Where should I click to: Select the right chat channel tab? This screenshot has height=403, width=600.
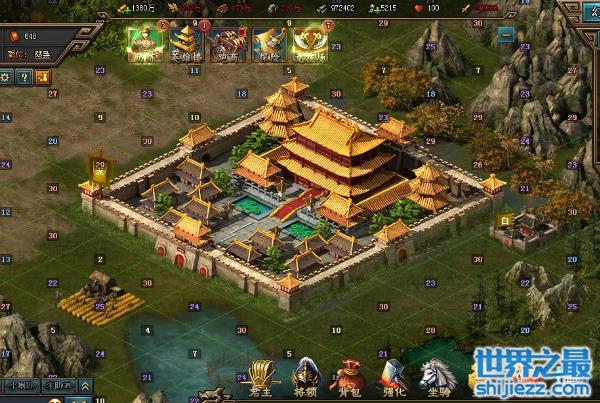60,385
